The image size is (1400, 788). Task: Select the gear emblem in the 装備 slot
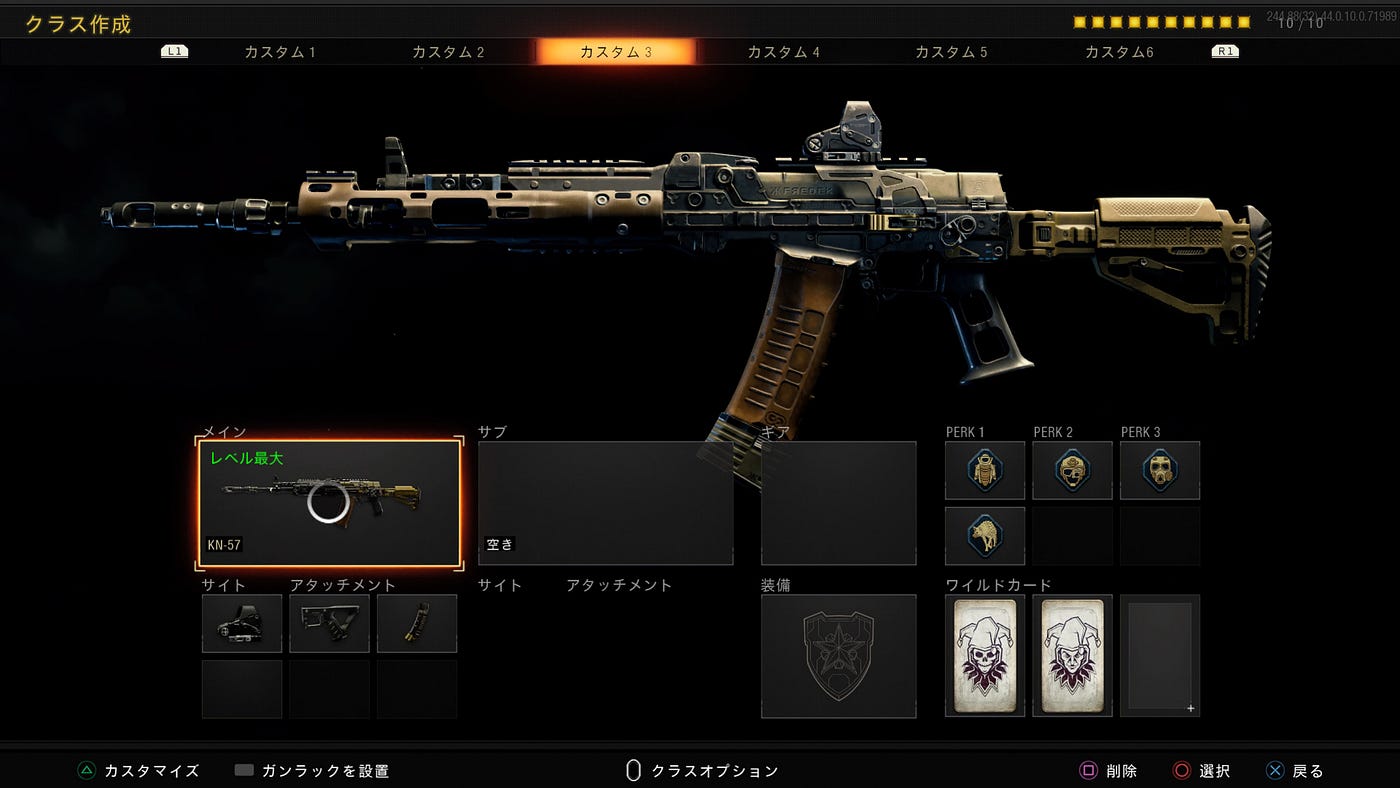tap(838, 655)
